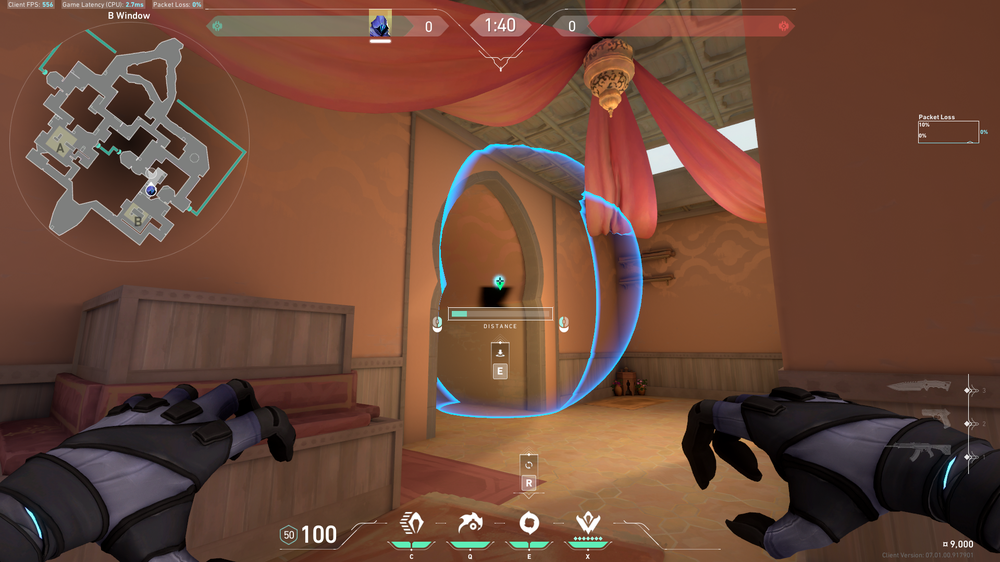
Task: Click the circular minimap
Action: tap(129, 138)
